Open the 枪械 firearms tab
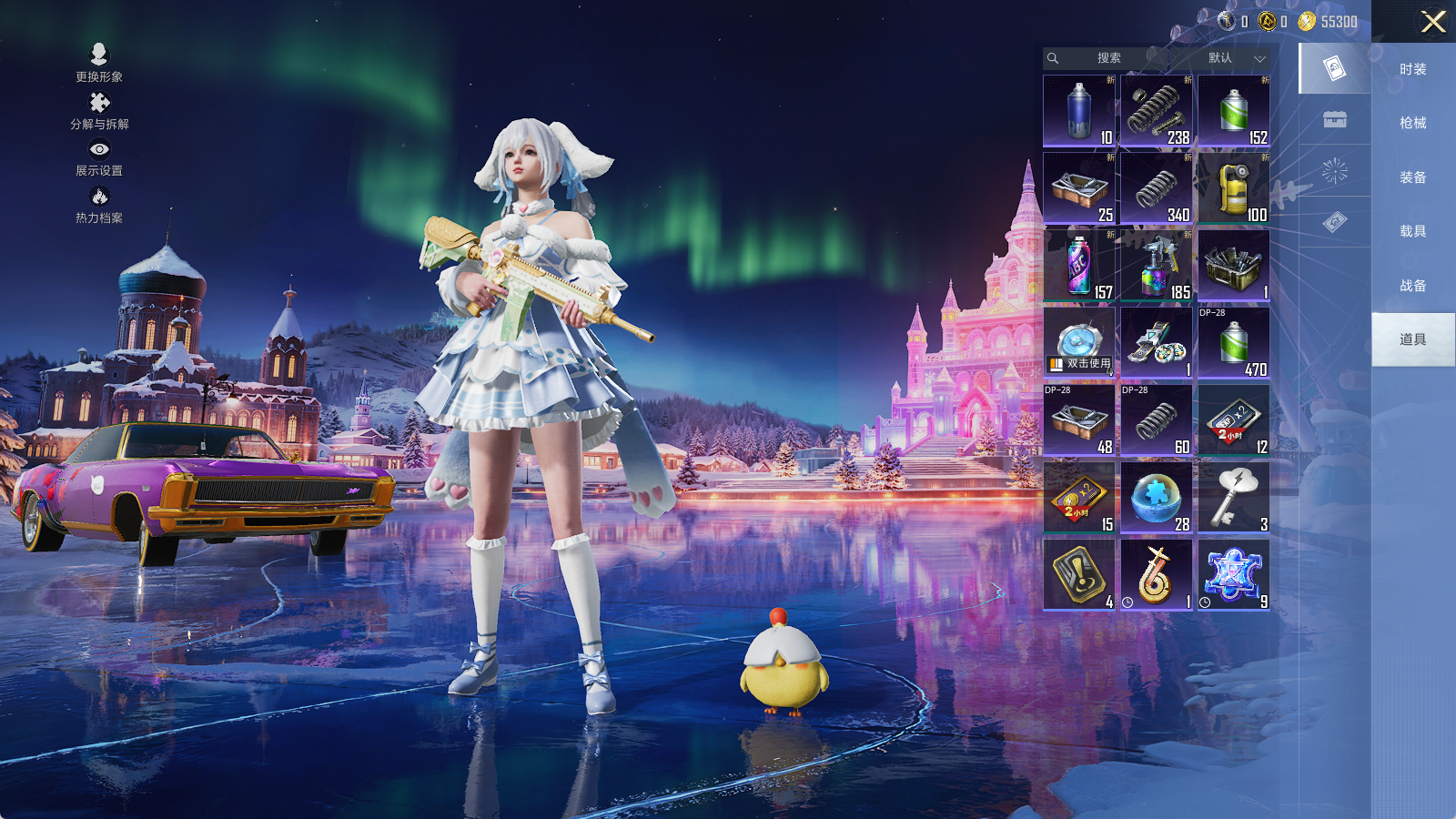This screenshot has width=1456, height=819. coord(1412,123)
